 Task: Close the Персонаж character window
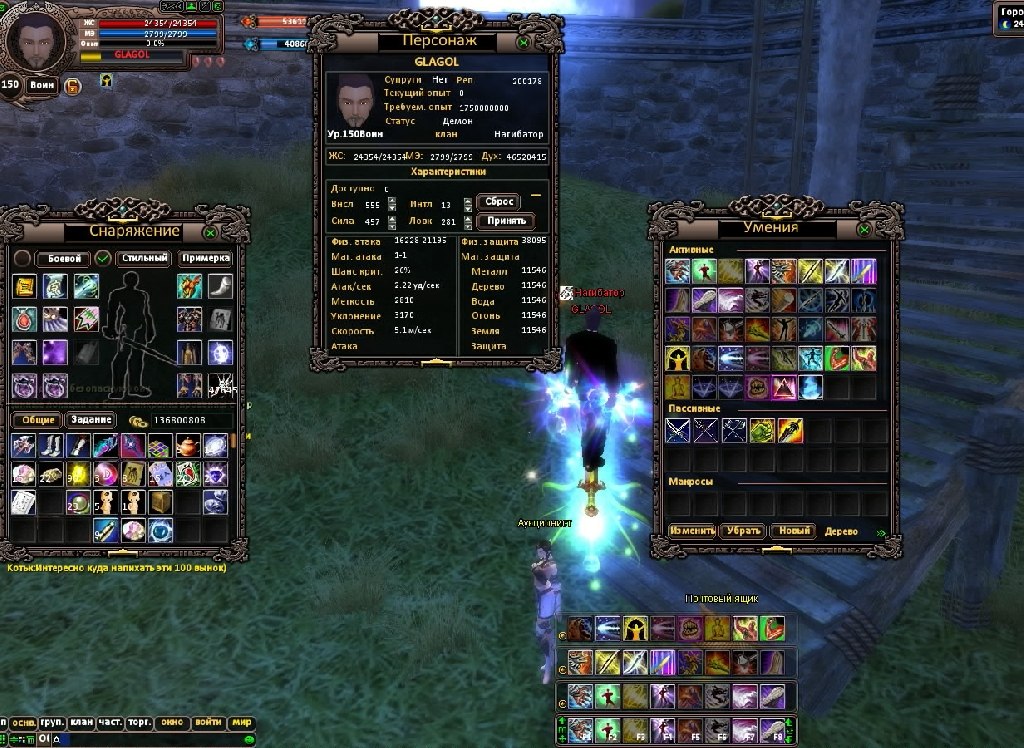pyautogui.click(x=523, y=42)
